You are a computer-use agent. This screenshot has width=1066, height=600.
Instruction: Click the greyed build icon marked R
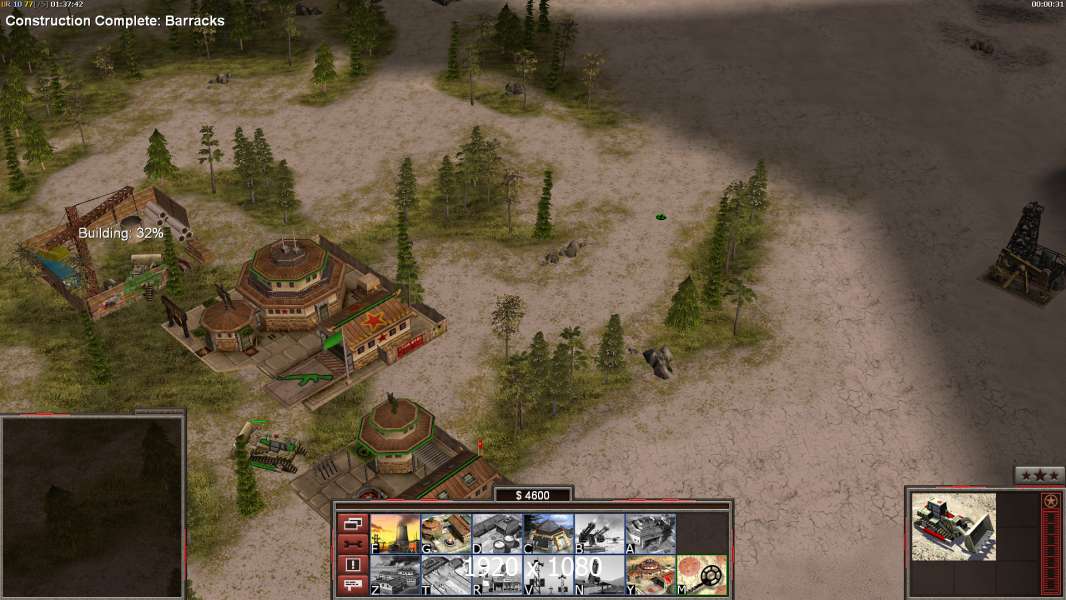(497, 575)
